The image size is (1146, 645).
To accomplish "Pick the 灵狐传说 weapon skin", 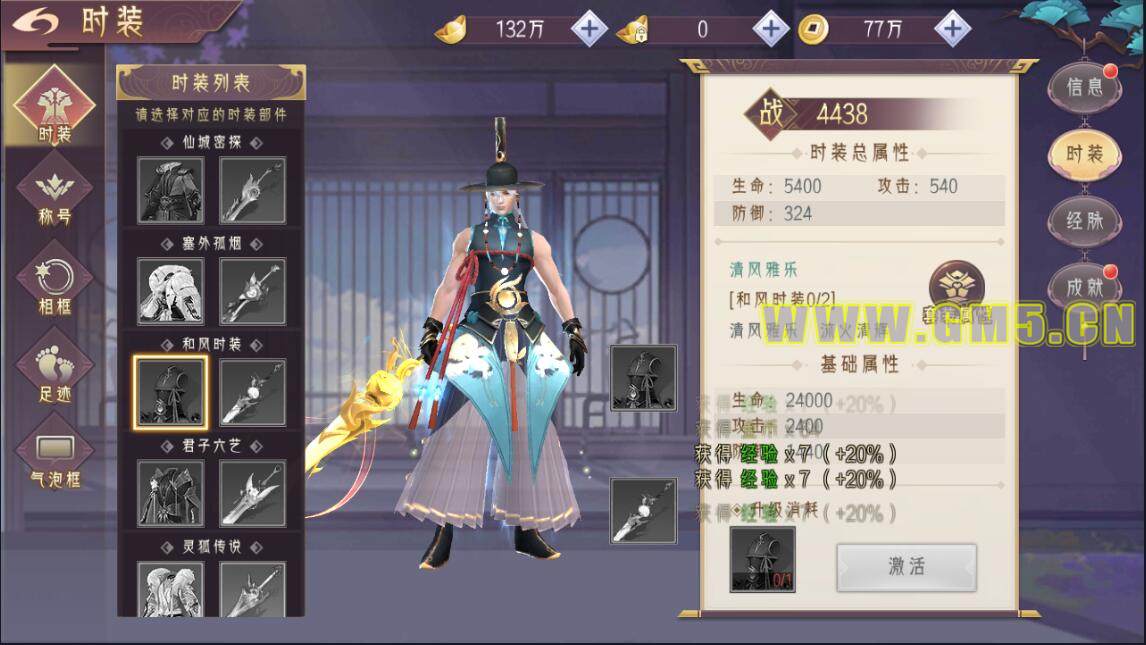I will (x=252, y=588).
